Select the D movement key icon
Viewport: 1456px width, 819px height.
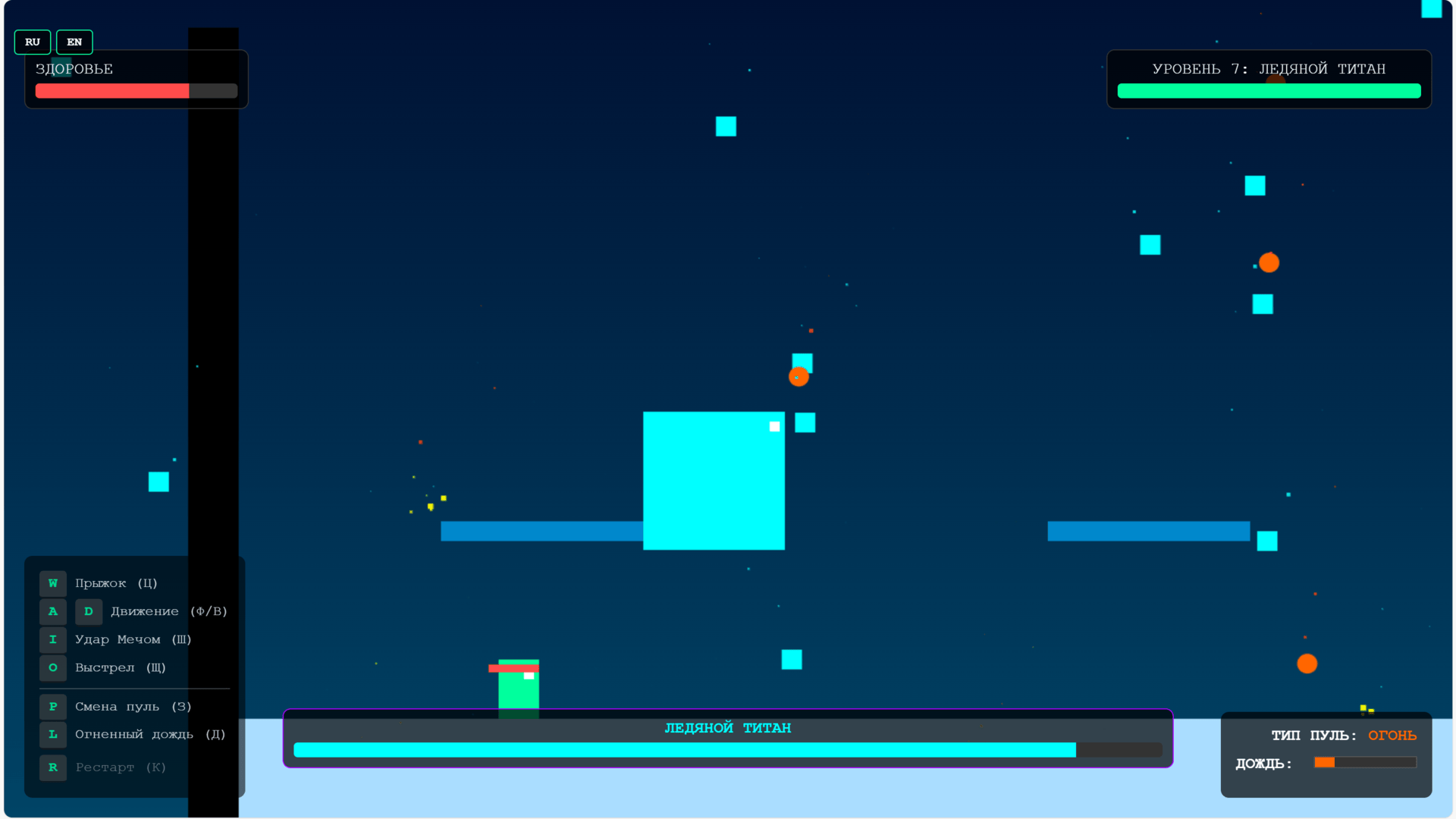coord(89,611)
